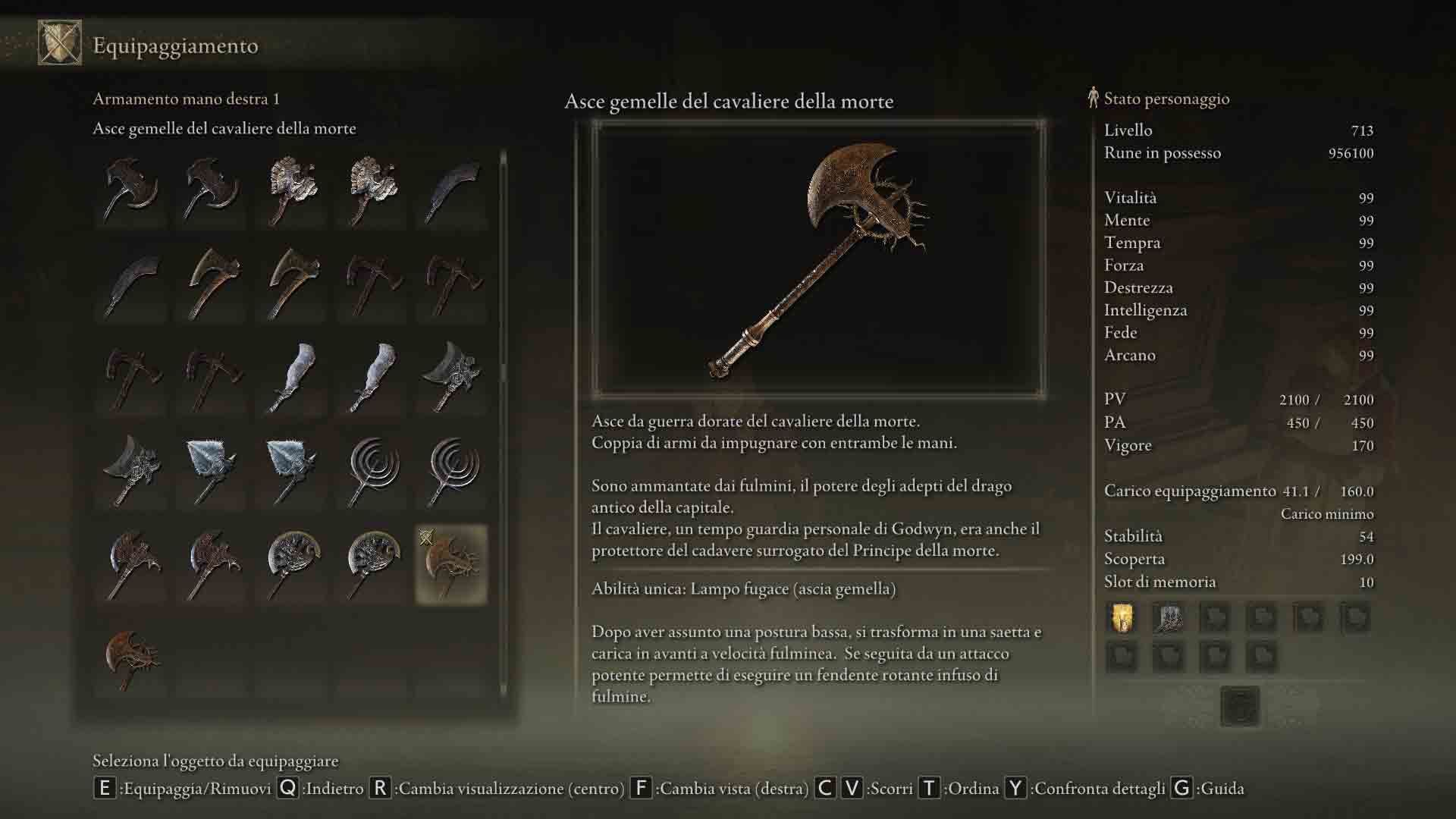Screen dimensions: 1456x819
Task: Click the large twin axe preview image
Action: point(818,258)
